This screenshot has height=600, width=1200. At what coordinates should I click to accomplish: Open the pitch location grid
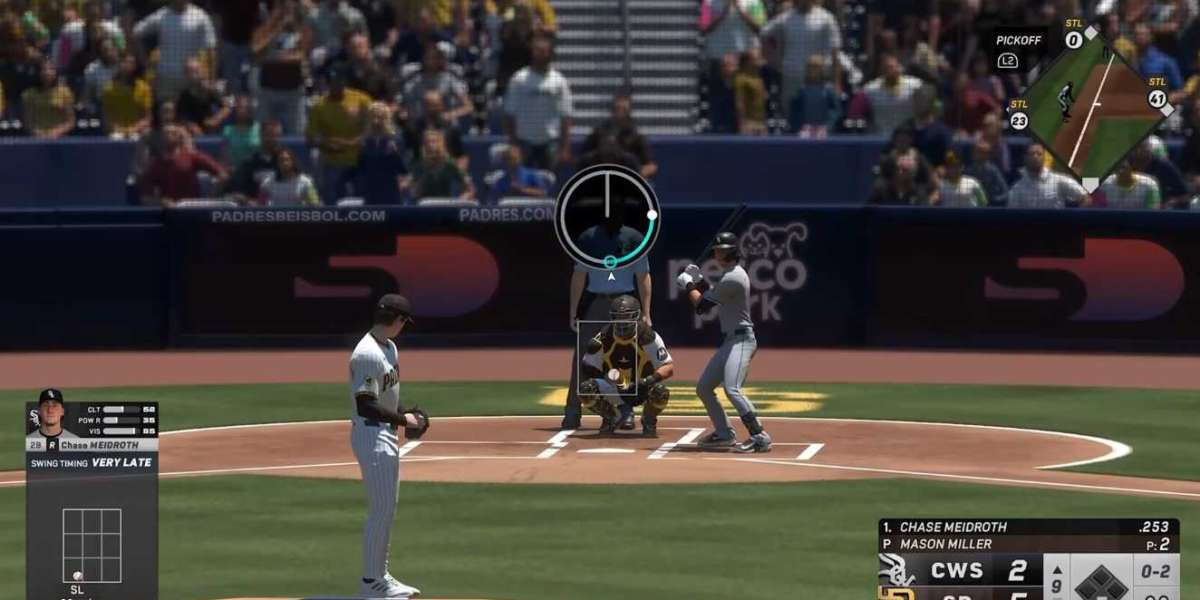click(x=92, y=545)
